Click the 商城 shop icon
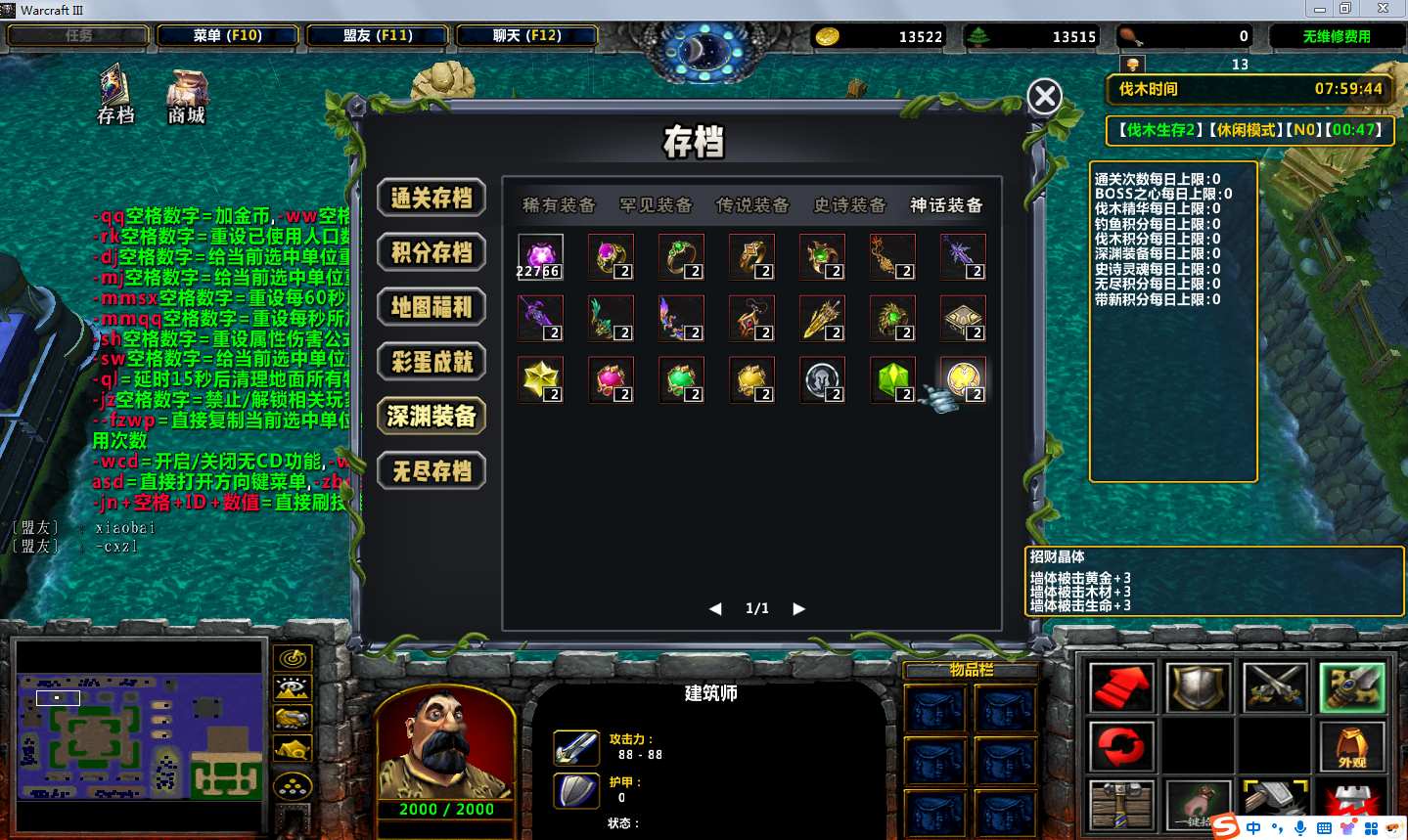This screenshot has height=840, width=1408. [186, 97]
